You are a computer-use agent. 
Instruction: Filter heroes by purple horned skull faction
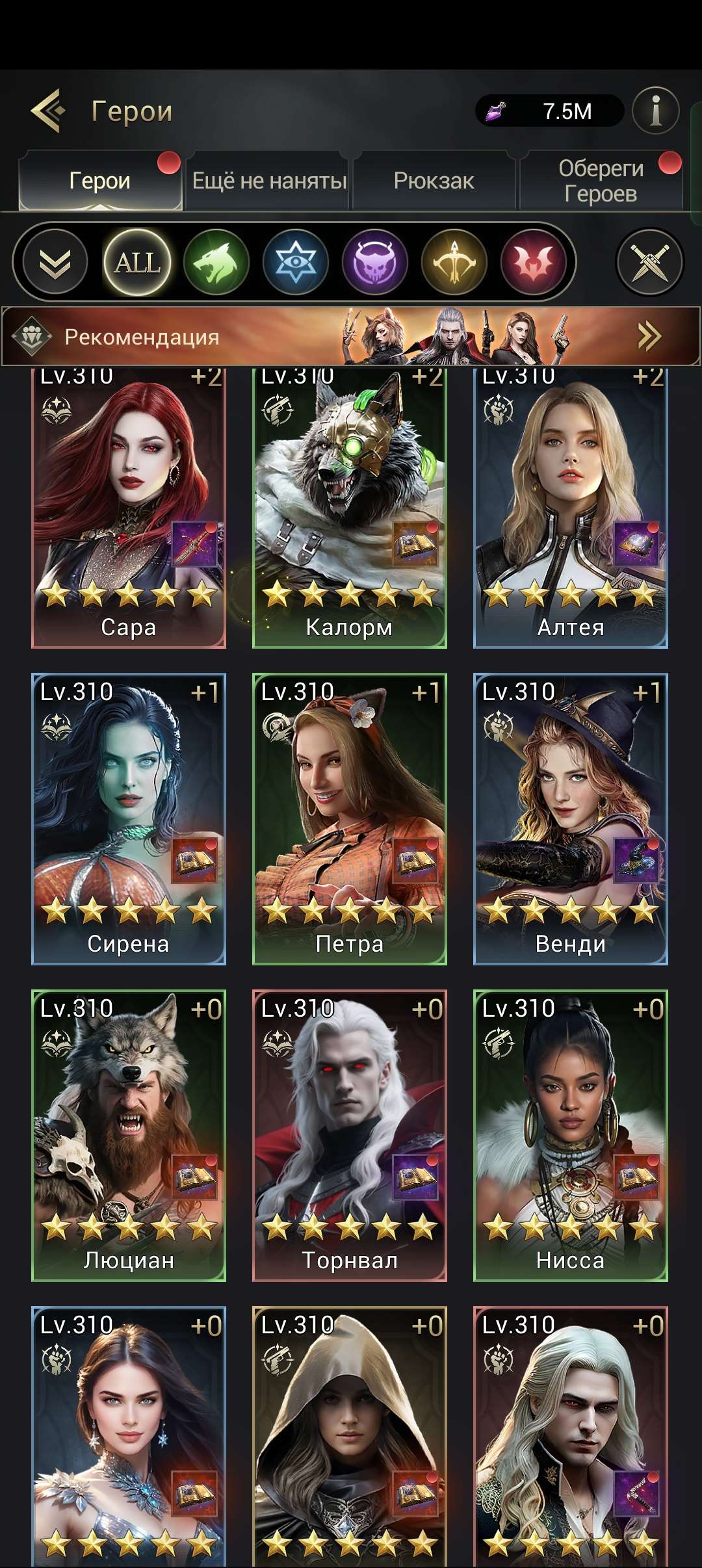point(375,263)
